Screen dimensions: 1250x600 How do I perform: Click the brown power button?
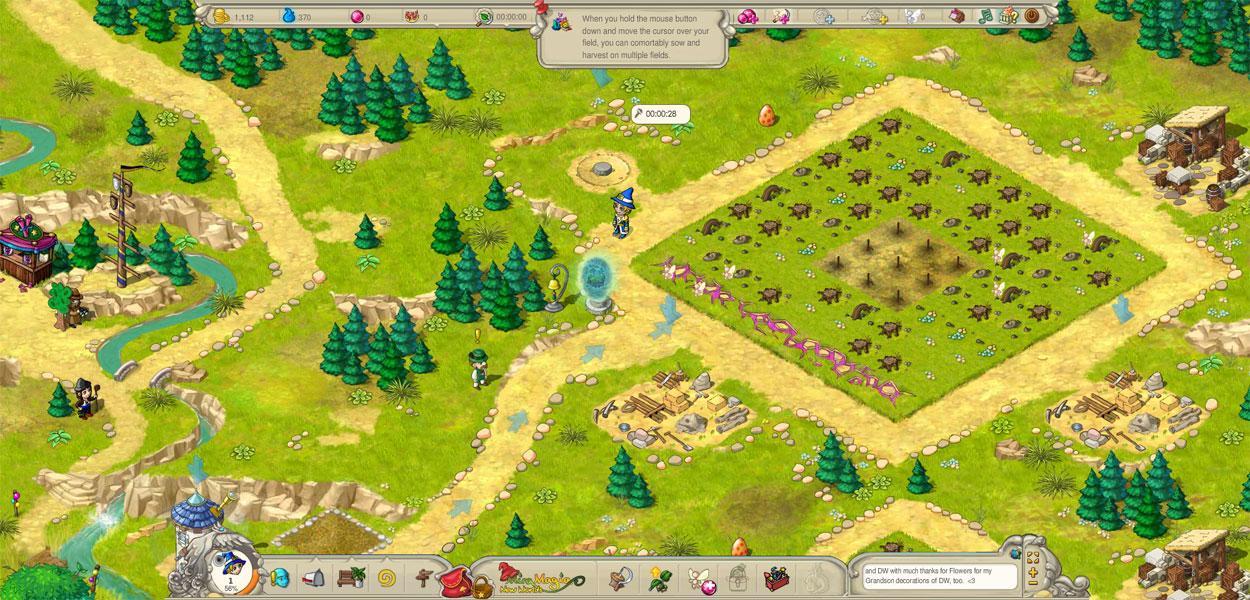pyautogui.click(x=1032, y=16)
